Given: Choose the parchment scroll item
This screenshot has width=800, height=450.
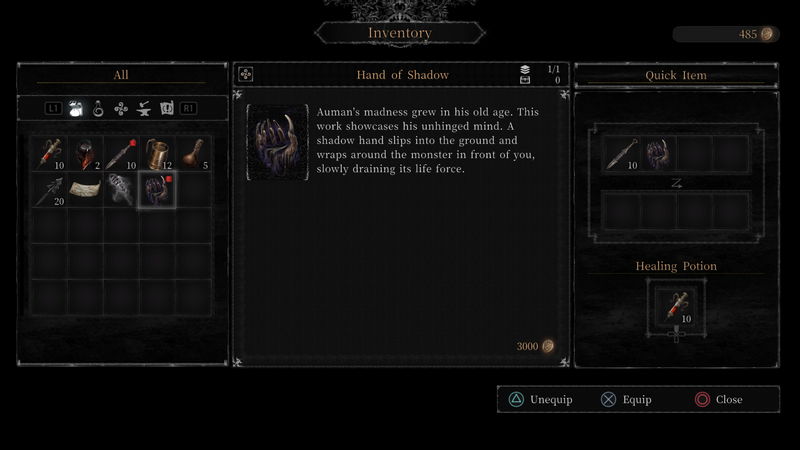Looking at the screenshot, I should coord(85,190).
